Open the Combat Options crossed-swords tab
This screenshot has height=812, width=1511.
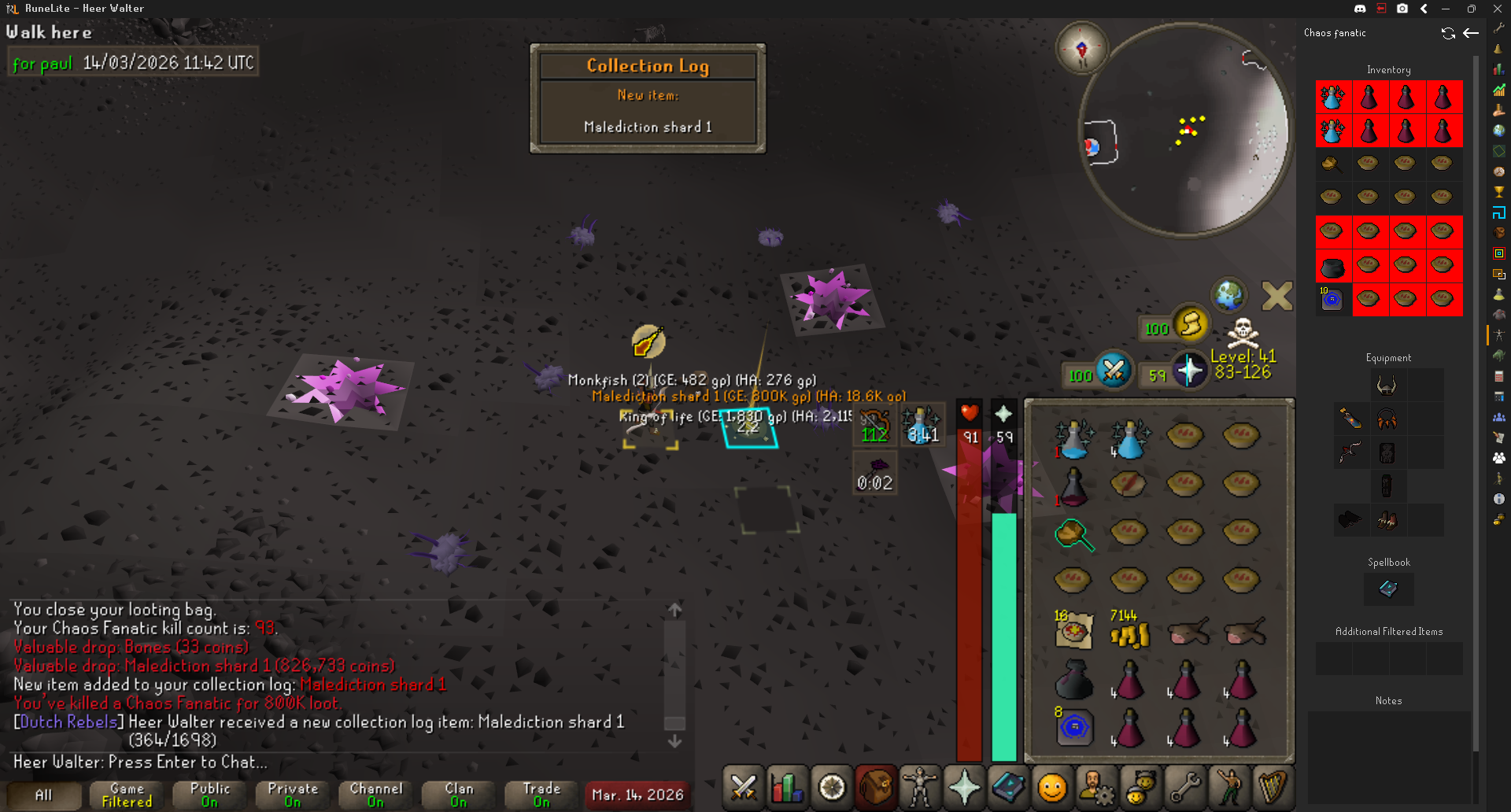tap(743, 787)
